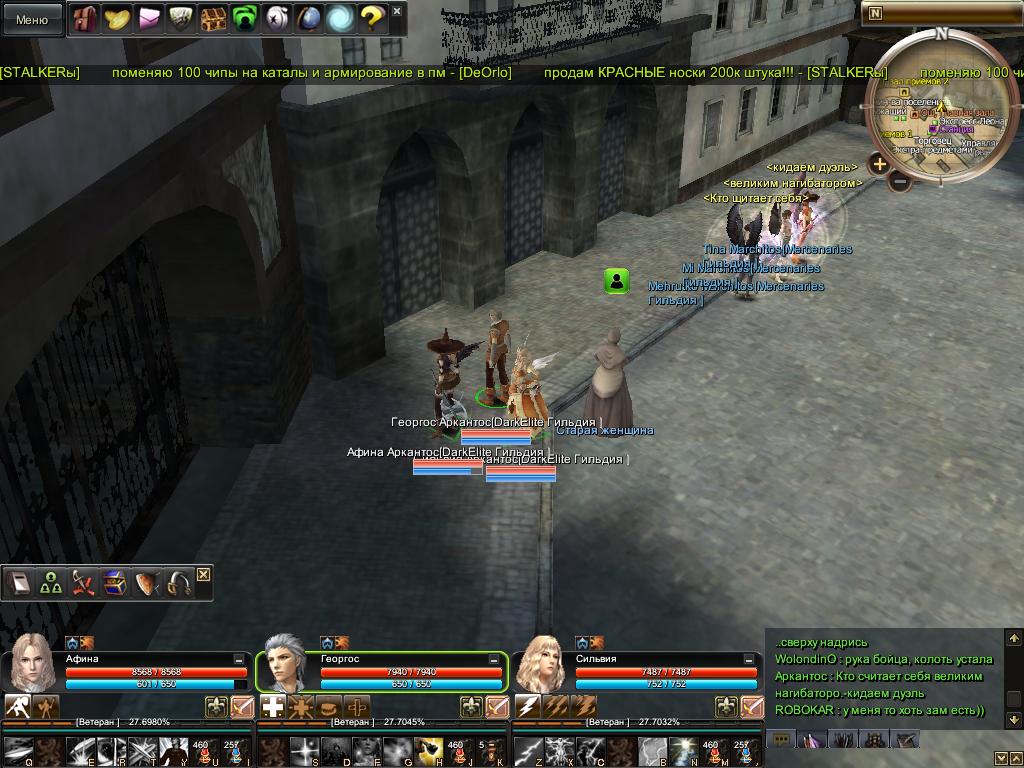This screenshot has width=1024, height=768.
Task: Activate Георгос's white cross heal stance
Action: (x=273, y=707)
